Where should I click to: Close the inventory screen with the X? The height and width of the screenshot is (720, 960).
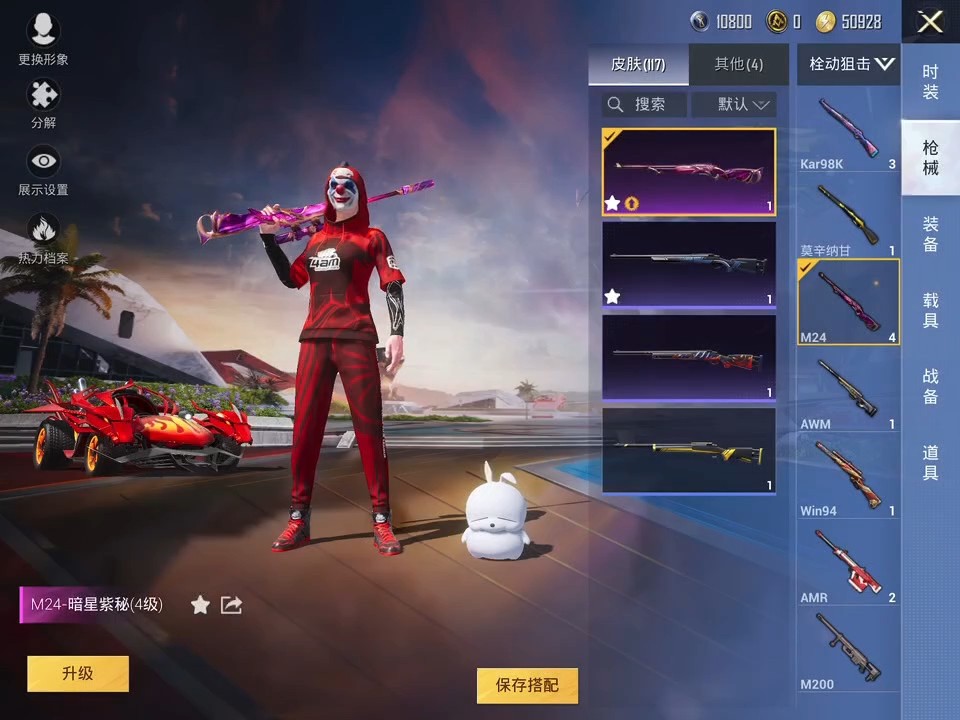[x=930, y=22]
